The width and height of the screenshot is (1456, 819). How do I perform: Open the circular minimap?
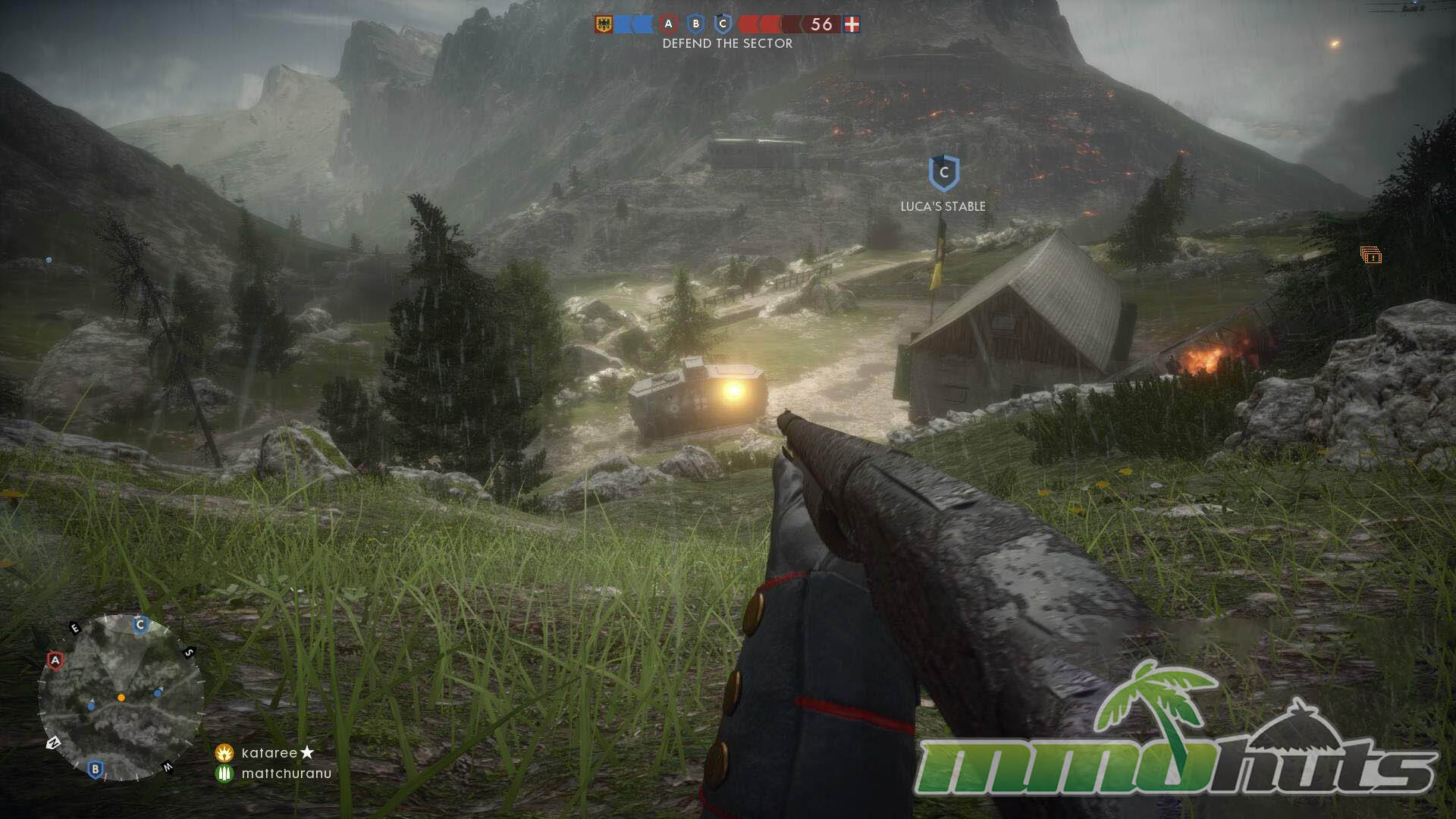coord(121,698)
